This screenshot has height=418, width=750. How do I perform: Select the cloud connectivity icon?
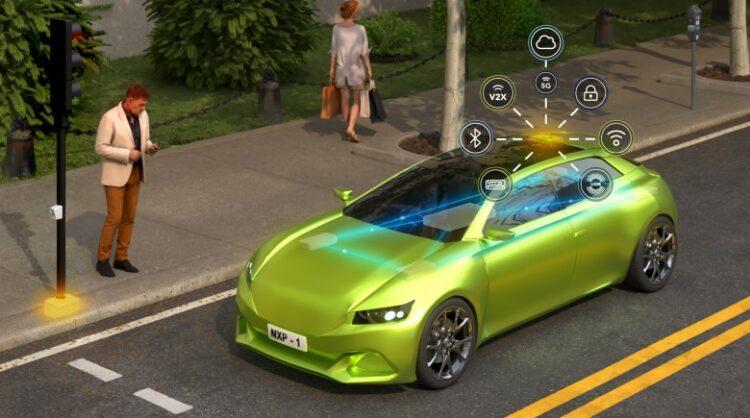coord(546,42)
